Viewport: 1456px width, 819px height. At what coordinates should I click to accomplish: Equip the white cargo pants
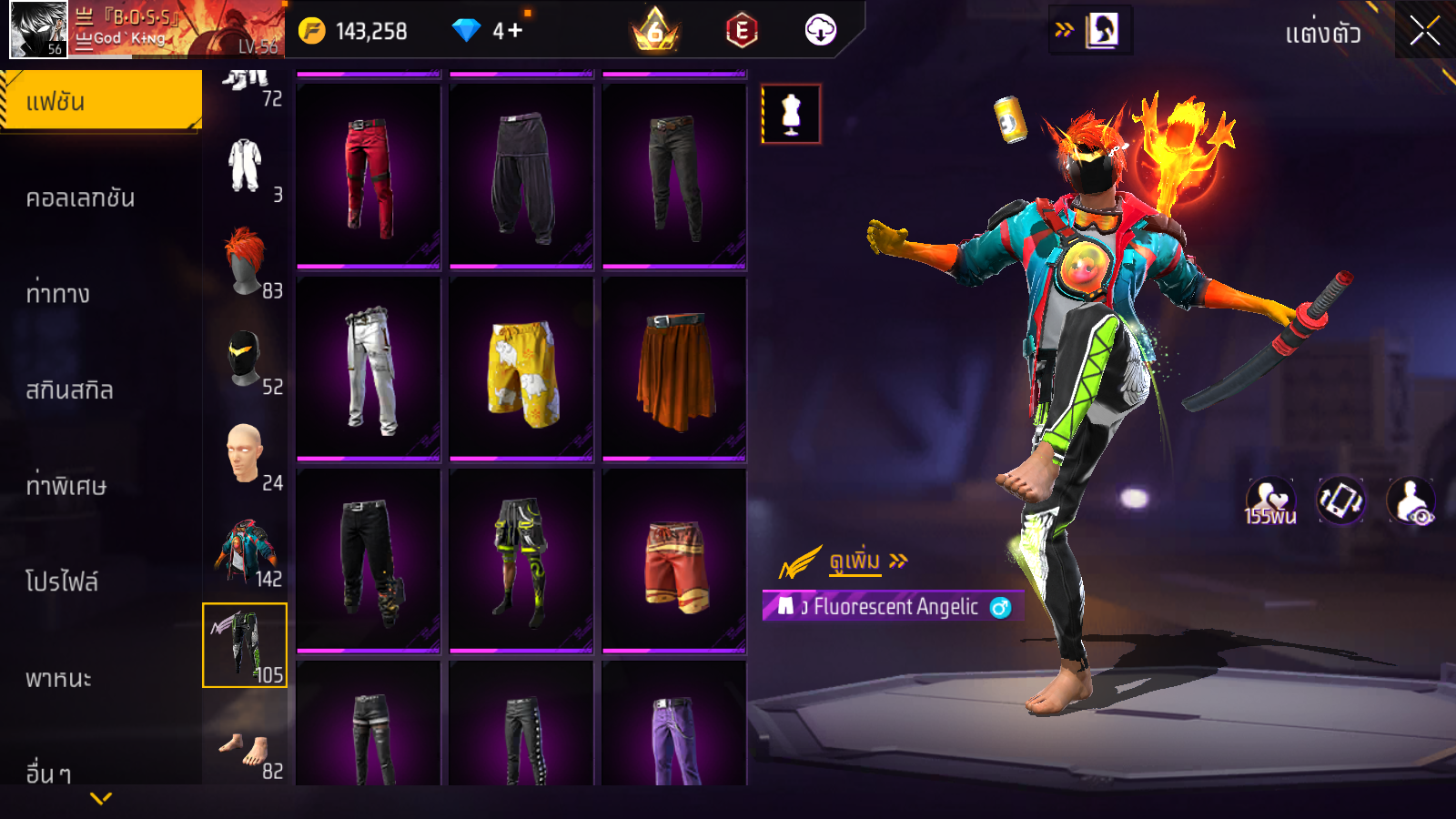369,369
